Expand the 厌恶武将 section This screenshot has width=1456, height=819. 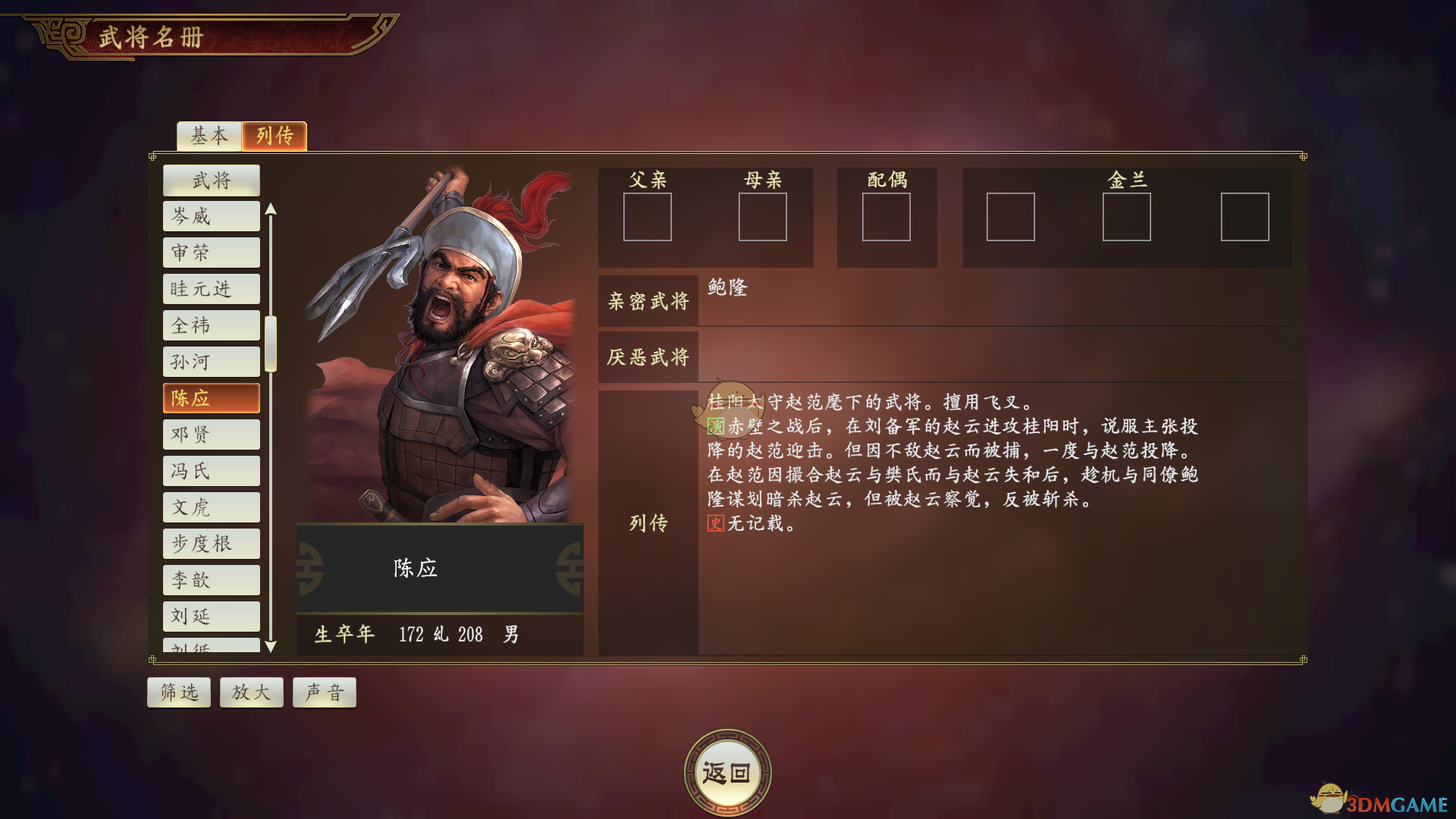click(648, 356)
